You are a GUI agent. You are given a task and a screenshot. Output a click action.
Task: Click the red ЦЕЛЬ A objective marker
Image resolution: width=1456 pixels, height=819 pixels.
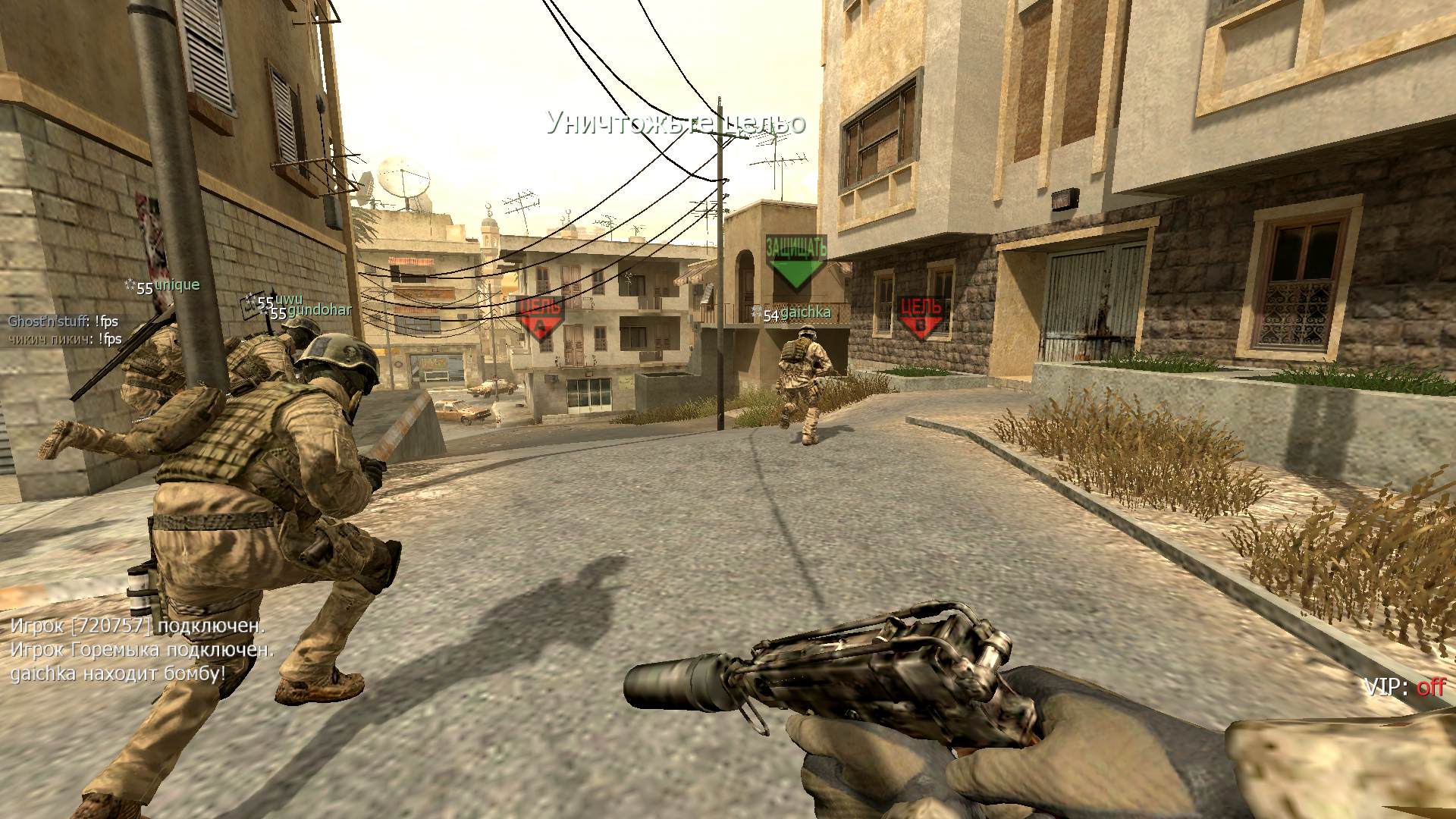point(541,317)
